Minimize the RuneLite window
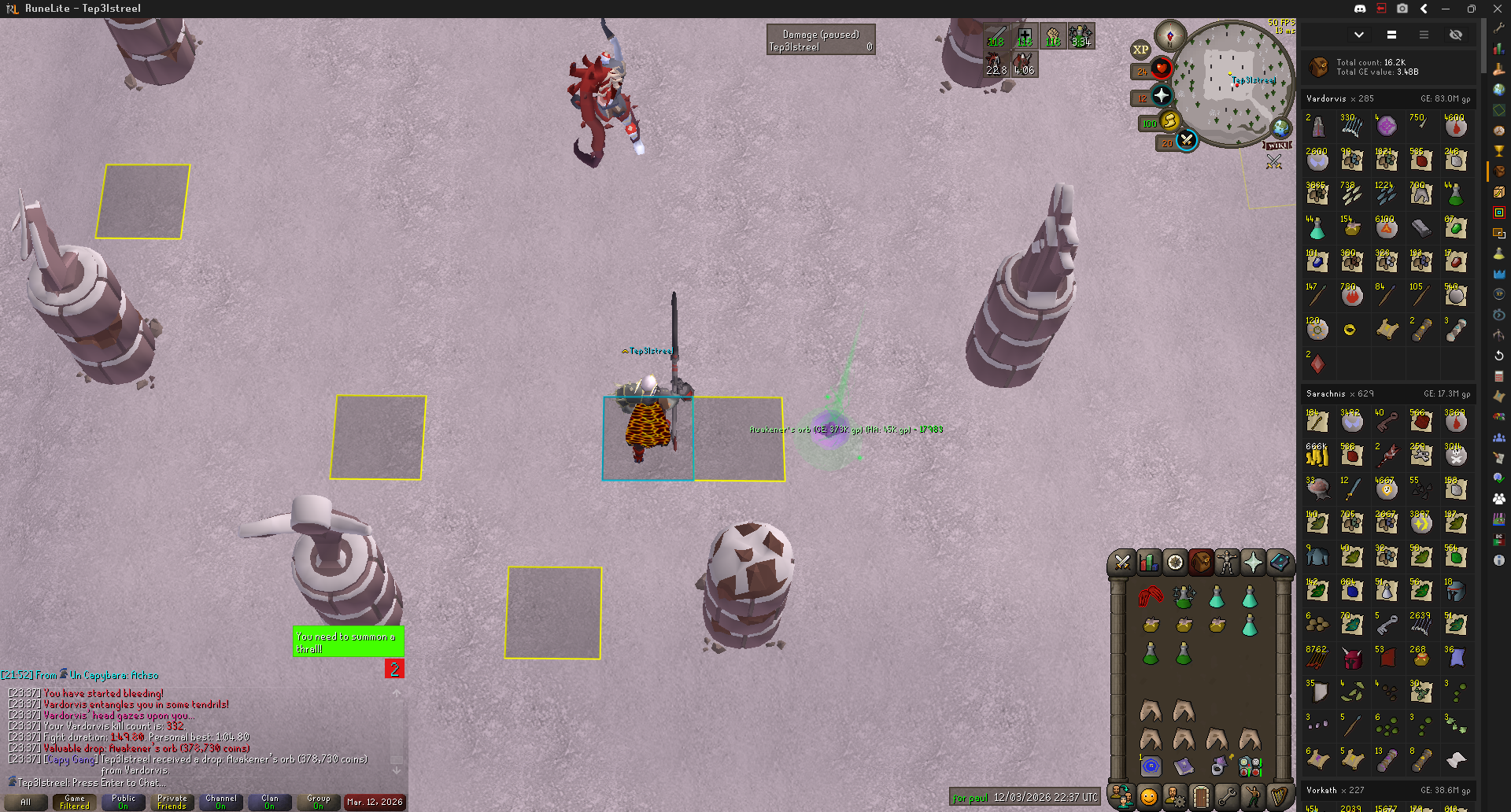The width and height of the screenshot is (1511, 812). click(x=1446, y=9)
